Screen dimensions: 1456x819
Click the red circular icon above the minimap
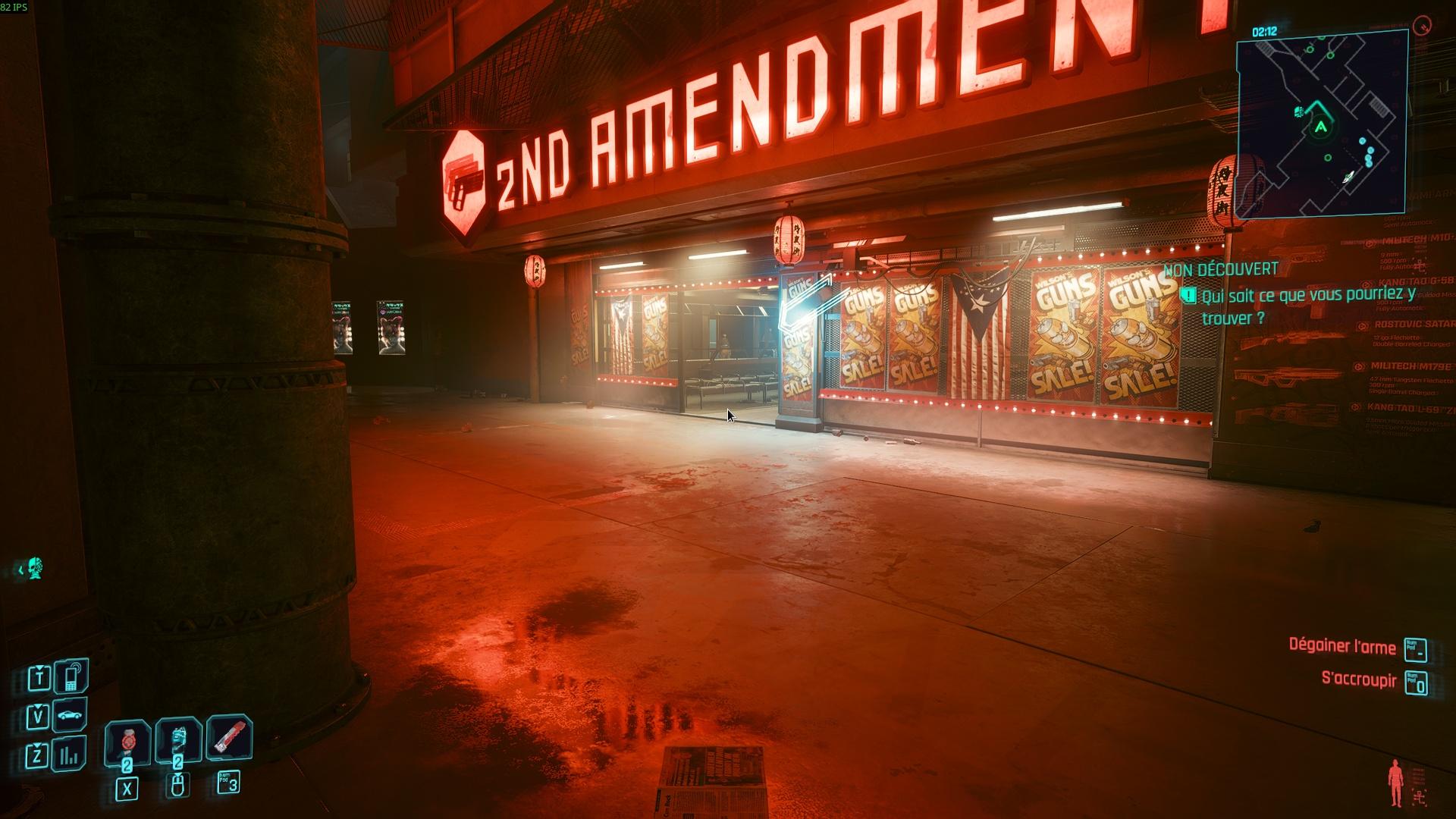click(1423, 26)
